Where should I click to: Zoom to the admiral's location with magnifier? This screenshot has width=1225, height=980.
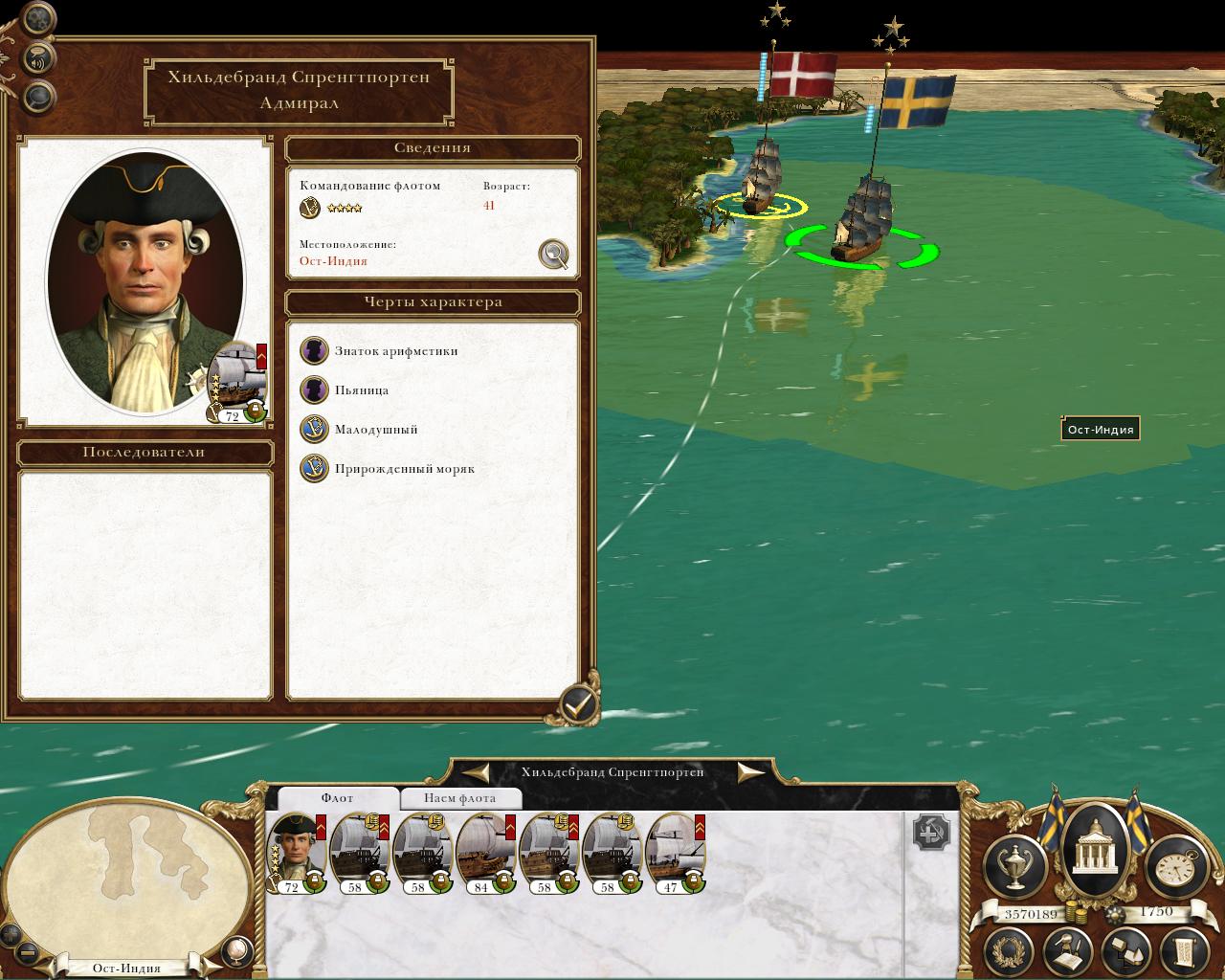[x=554, y=255]
